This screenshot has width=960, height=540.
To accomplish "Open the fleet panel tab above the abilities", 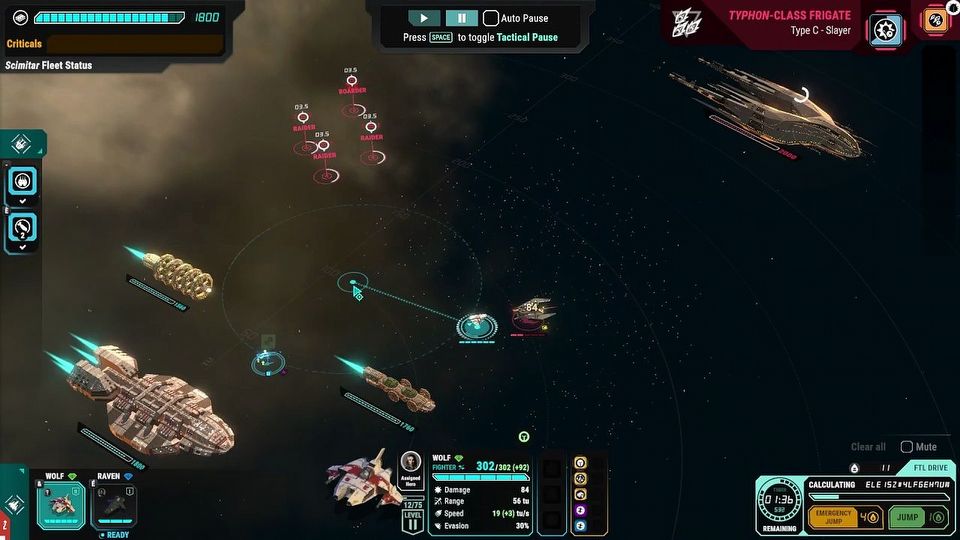I will click(24, 143).
